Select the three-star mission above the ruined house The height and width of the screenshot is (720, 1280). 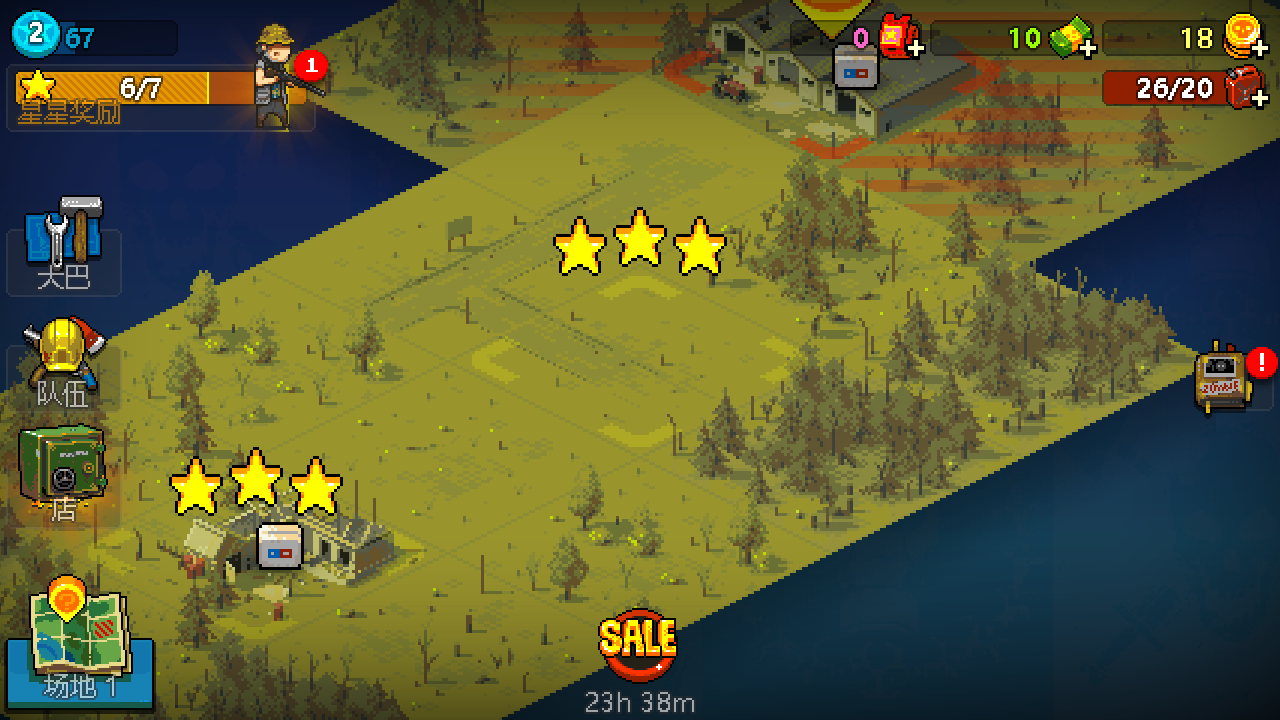pos(256,485)
